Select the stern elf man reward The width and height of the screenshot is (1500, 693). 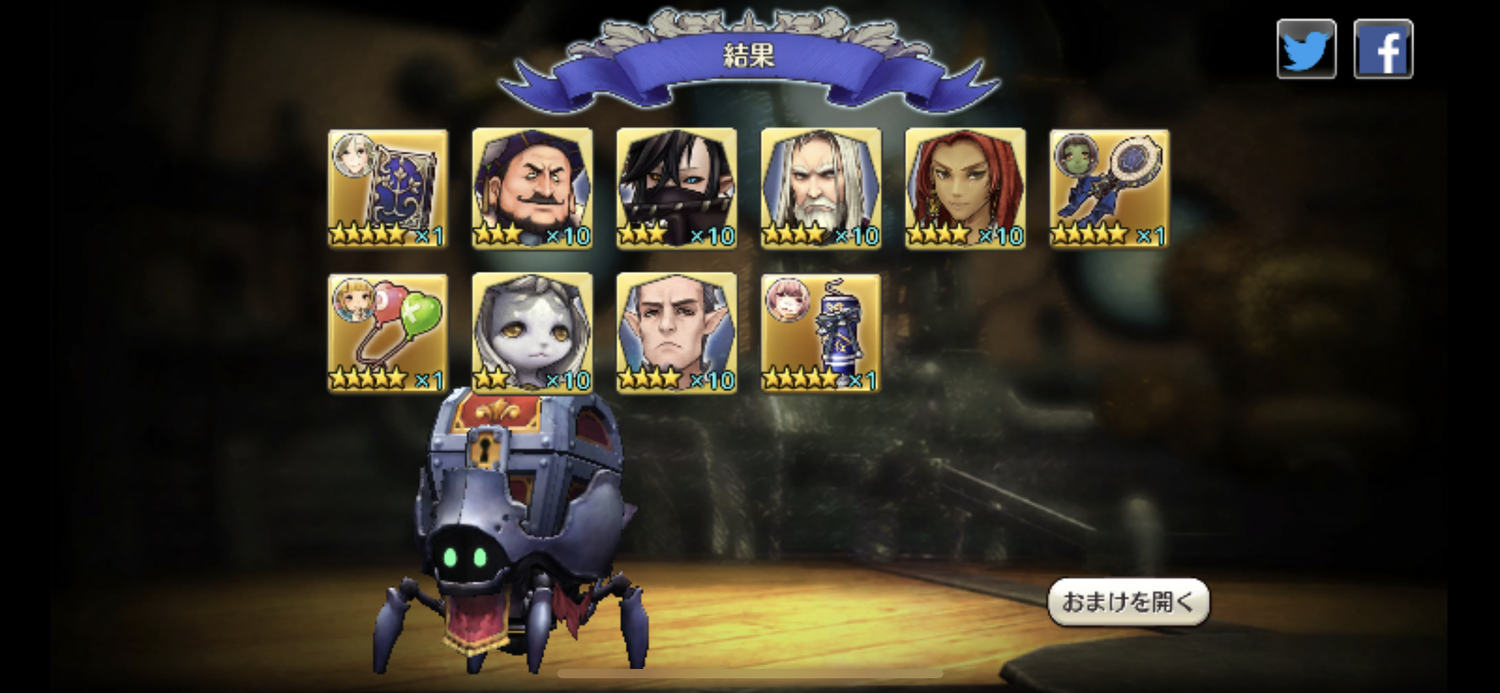pos(677,333)
